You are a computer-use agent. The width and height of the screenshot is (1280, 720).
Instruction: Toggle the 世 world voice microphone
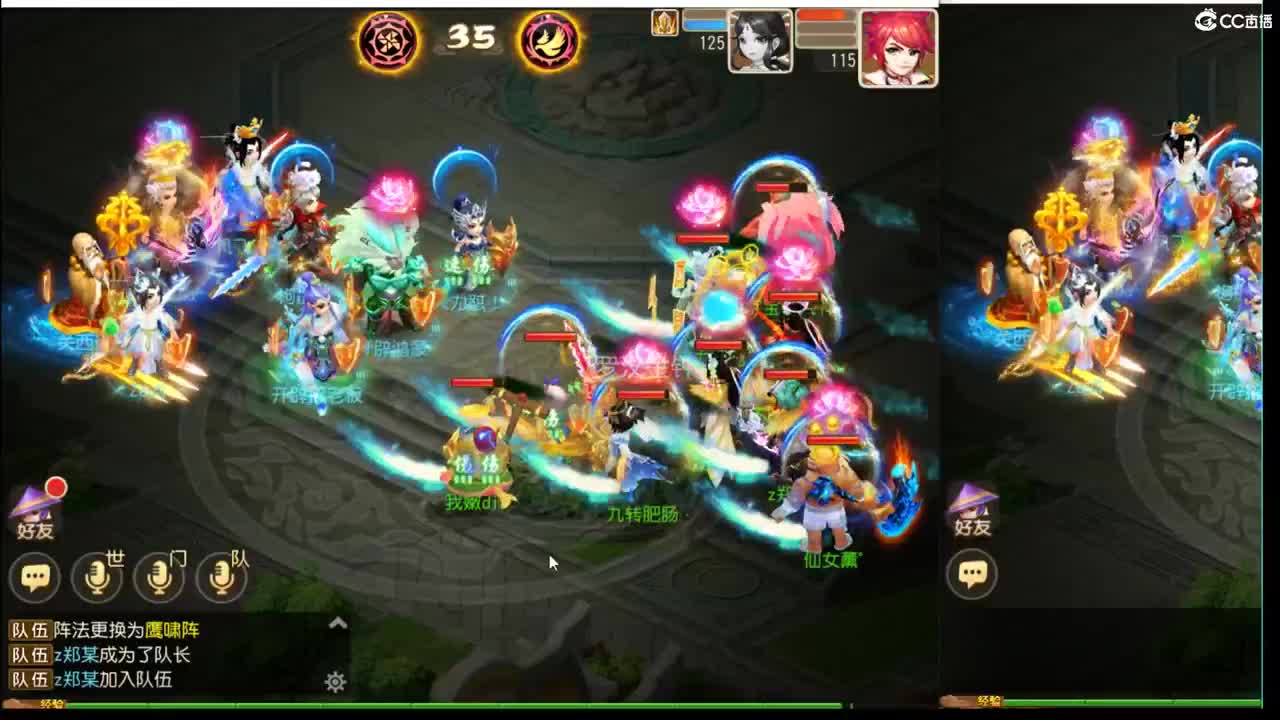[x=97, y=578]
